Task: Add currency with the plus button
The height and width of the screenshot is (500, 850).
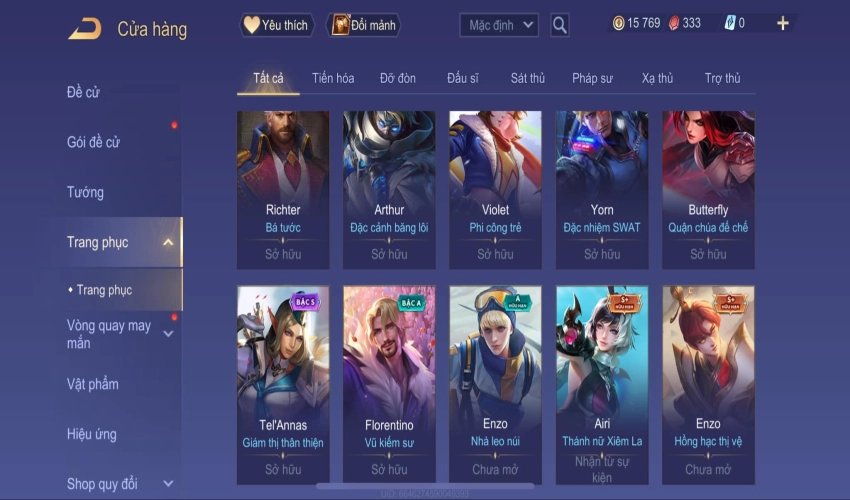Action: (782, 23)
